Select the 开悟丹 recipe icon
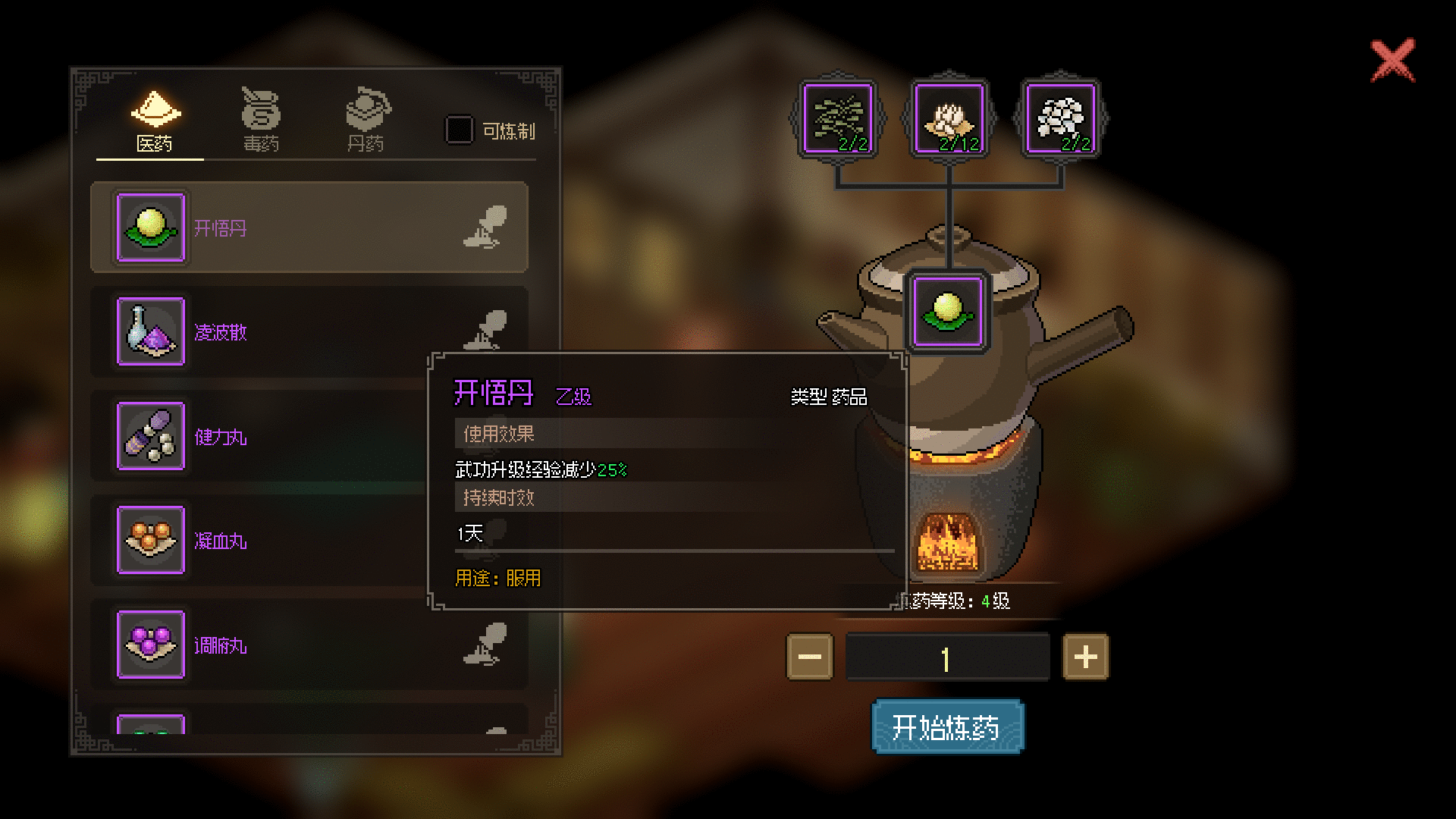 (149, 227)
